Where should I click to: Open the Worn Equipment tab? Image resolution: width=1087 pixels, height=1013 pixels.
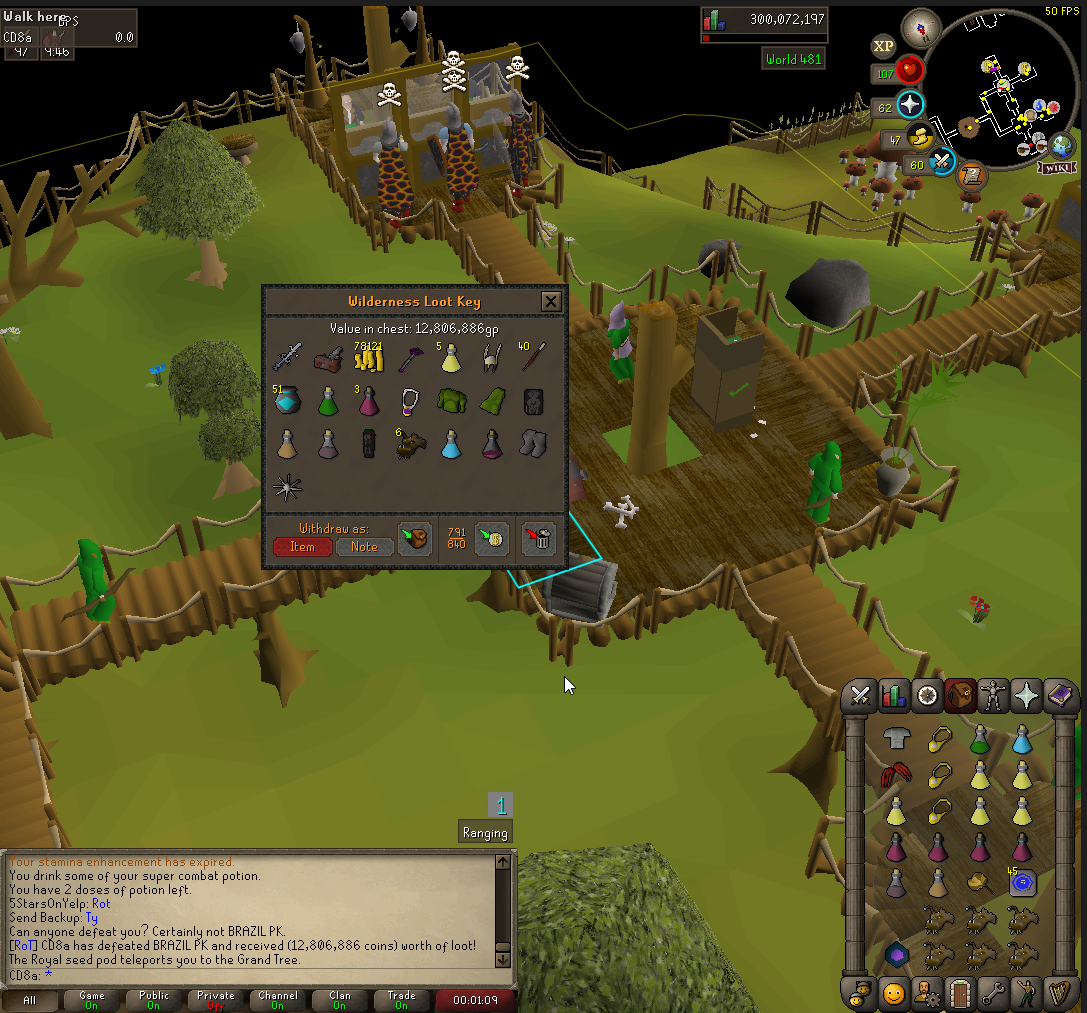coord(993,694)
